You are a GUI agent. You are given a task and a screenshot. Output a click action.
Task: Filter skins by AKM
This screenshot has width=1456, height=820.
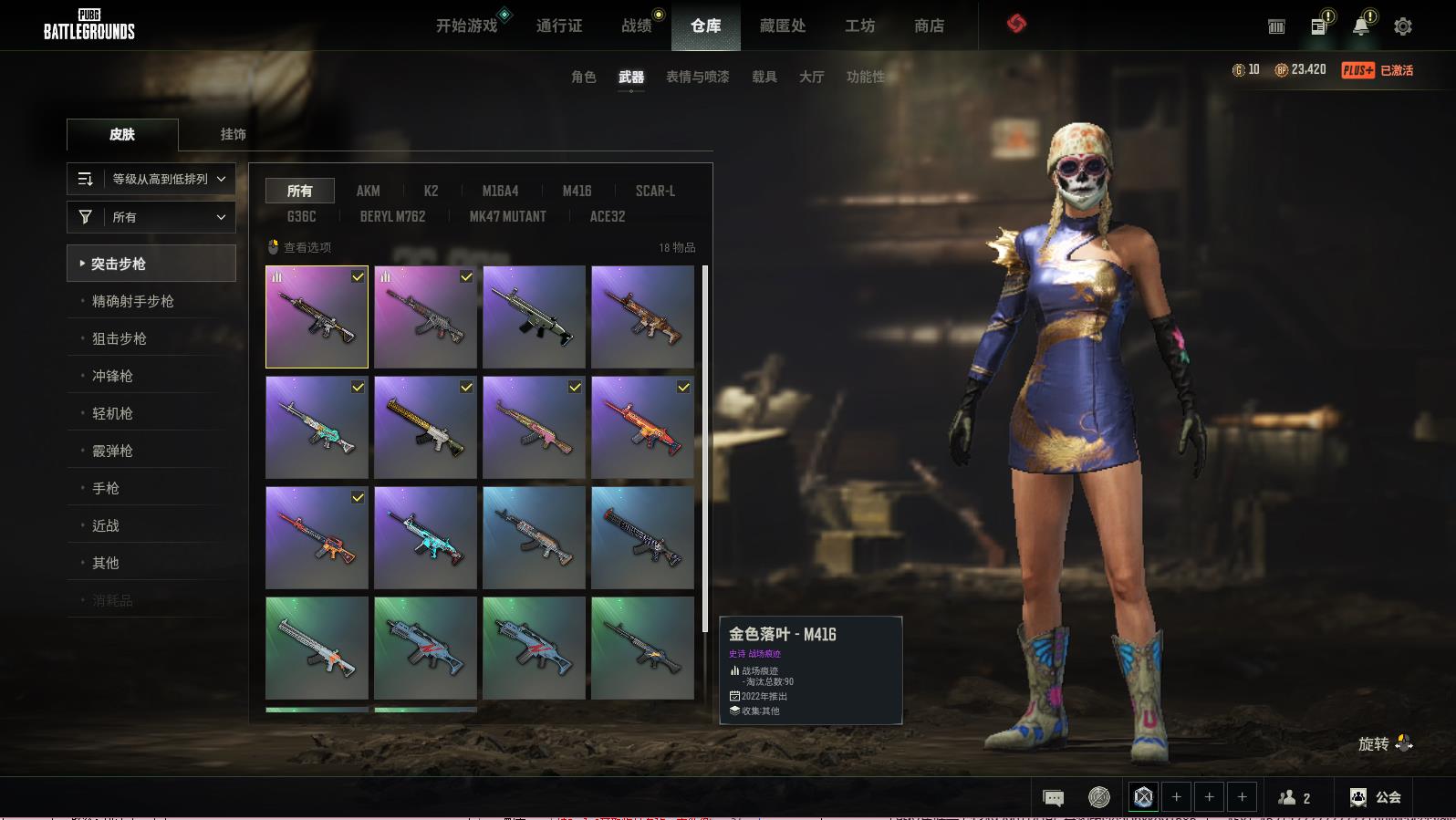(368, 191)
